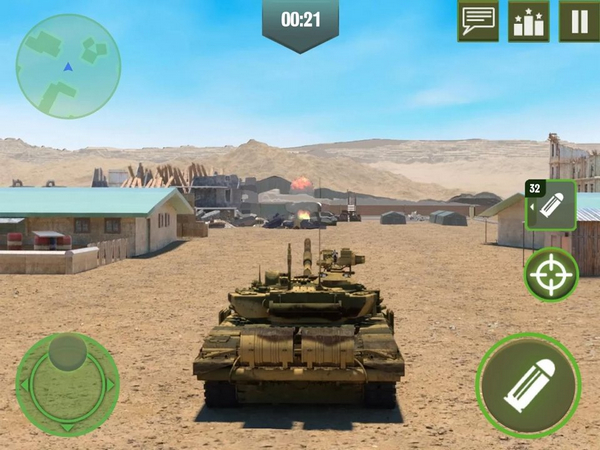Pause the battle

pyautogui.click(x=579, y=20)
